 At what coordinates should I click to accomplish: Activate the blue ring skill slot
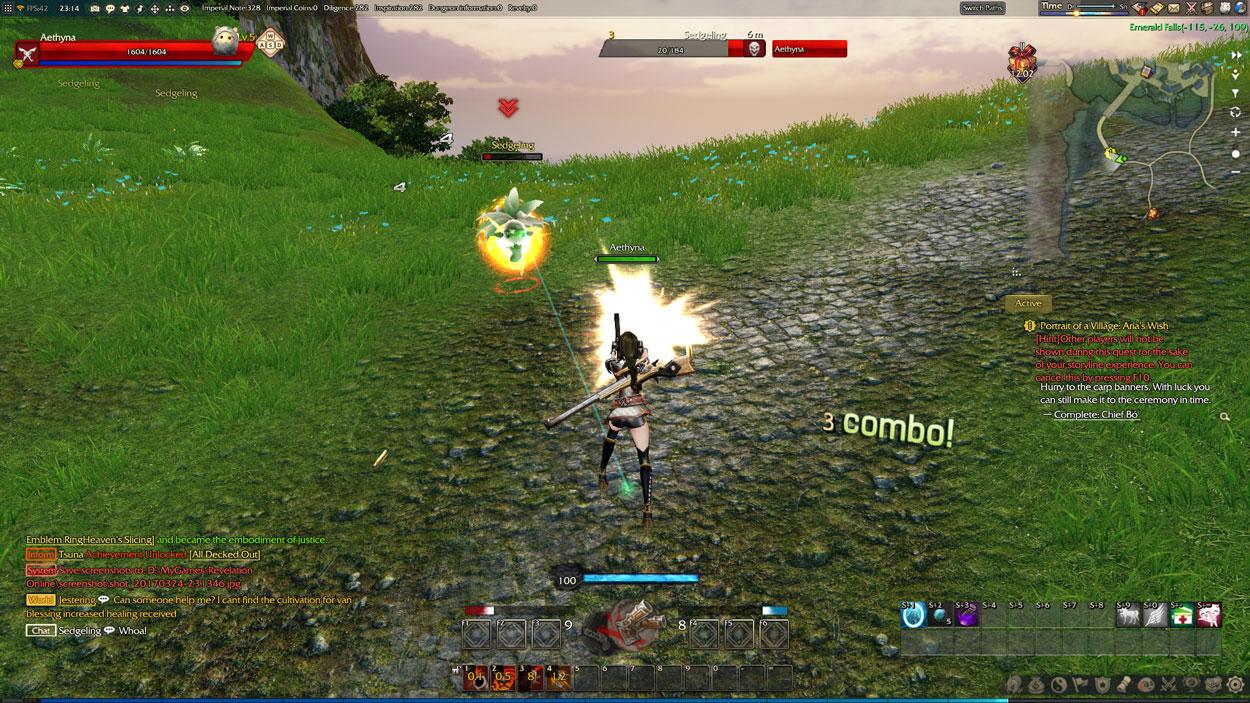pos(912,617)
